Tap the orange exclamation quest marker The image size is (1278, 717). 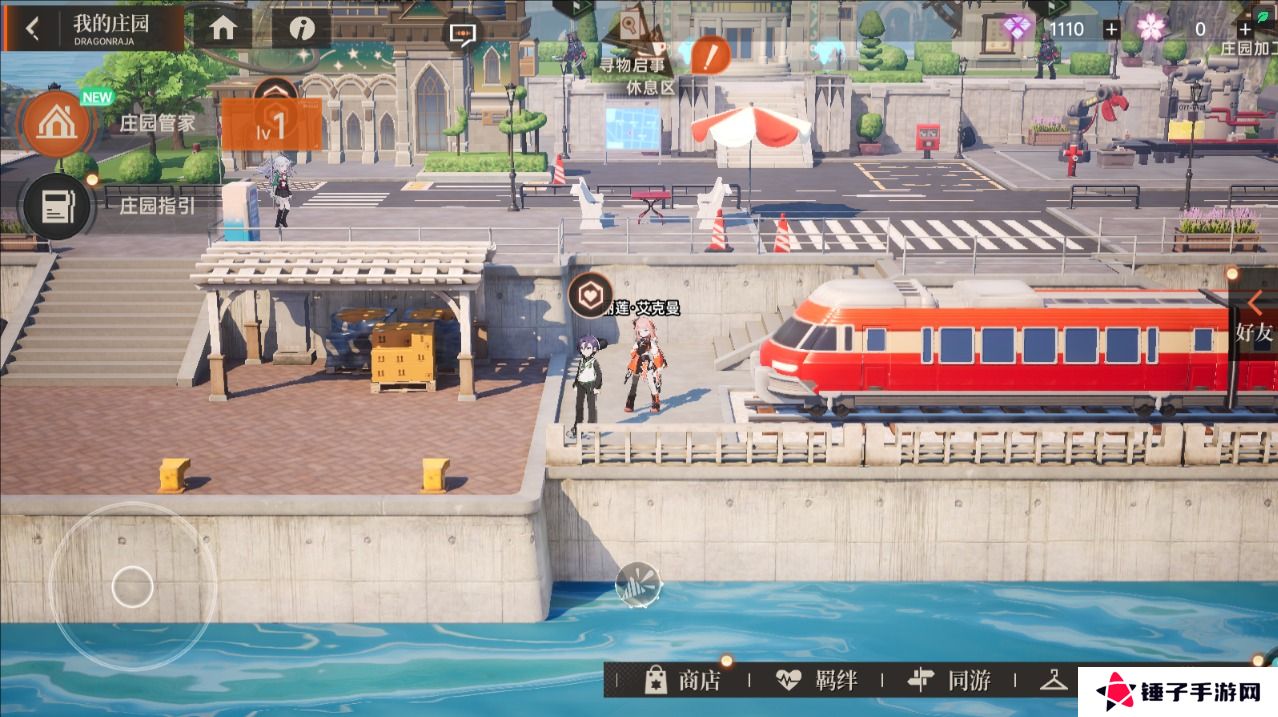pos(711,54)
